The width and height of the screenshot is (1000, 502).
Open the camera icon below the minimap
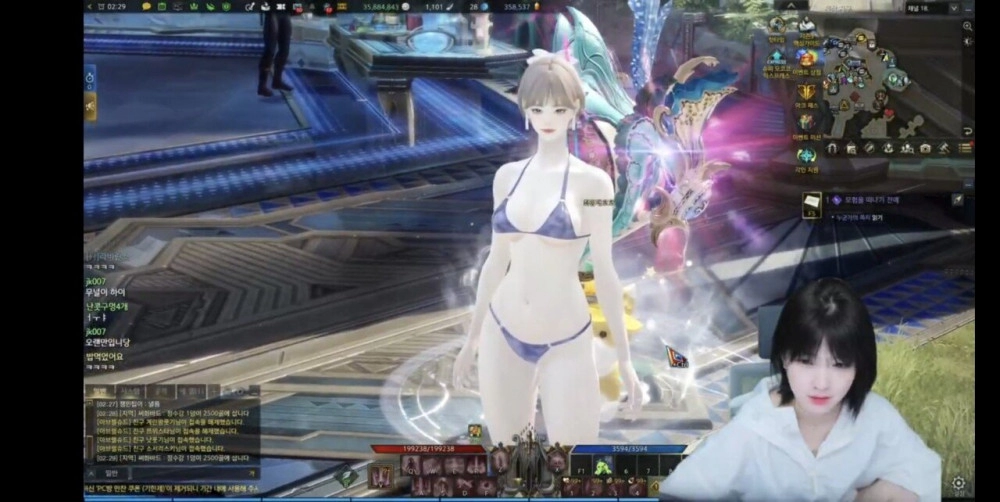click(925, 148)
